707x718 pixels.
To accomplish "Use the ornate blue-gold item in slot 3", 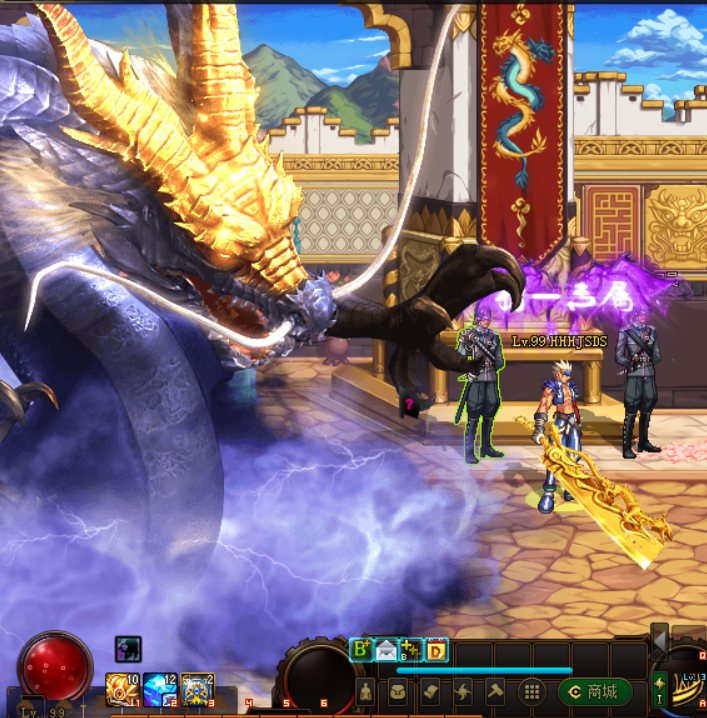I will (197, 689).
